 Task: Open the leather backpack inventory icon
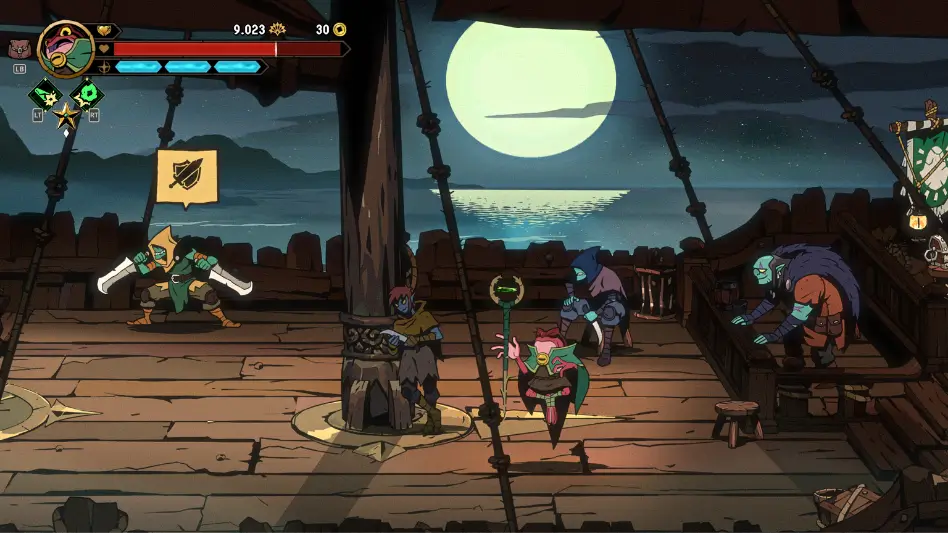point(18,47)
